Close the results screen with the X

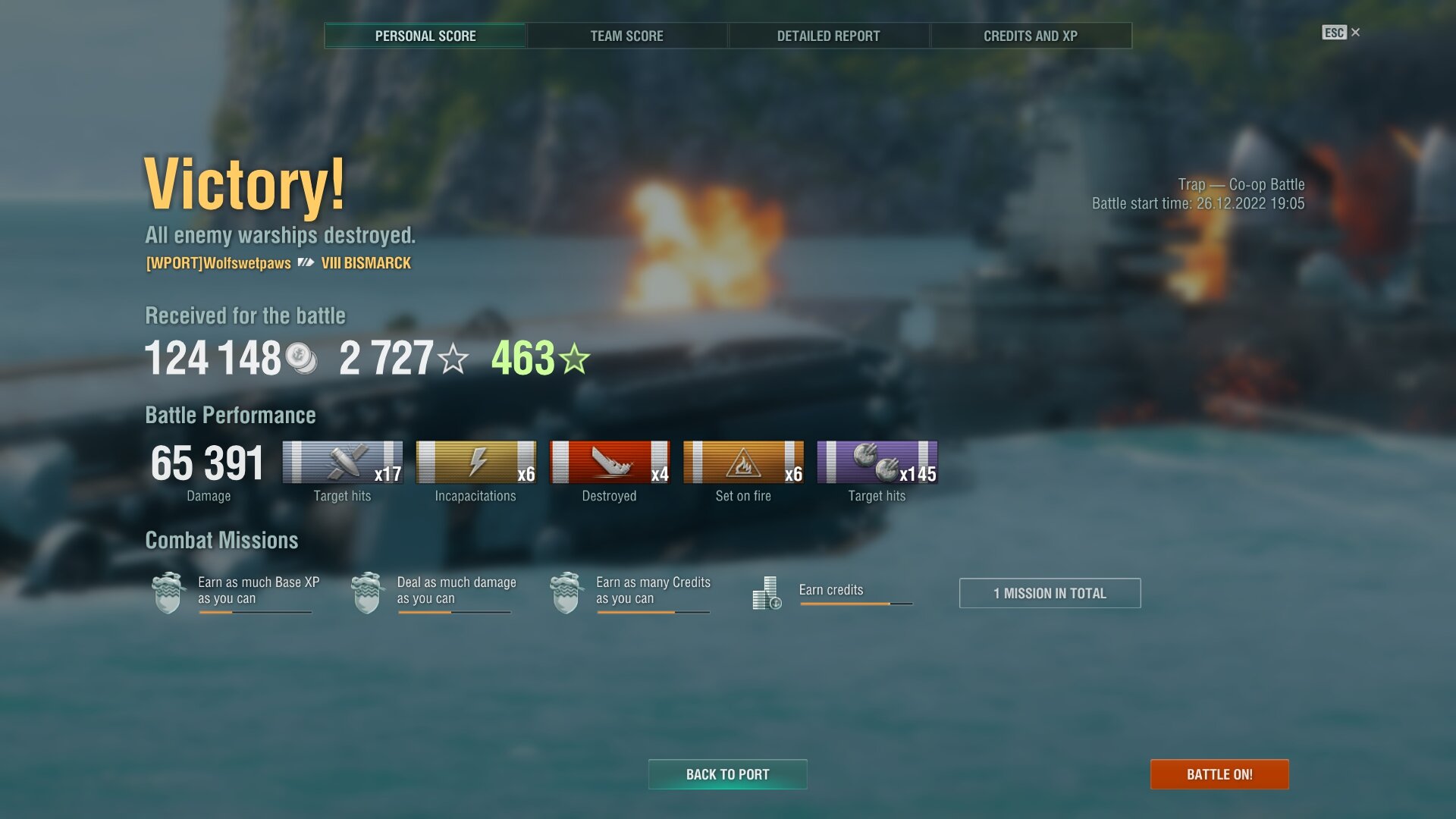click(1355, 33)
